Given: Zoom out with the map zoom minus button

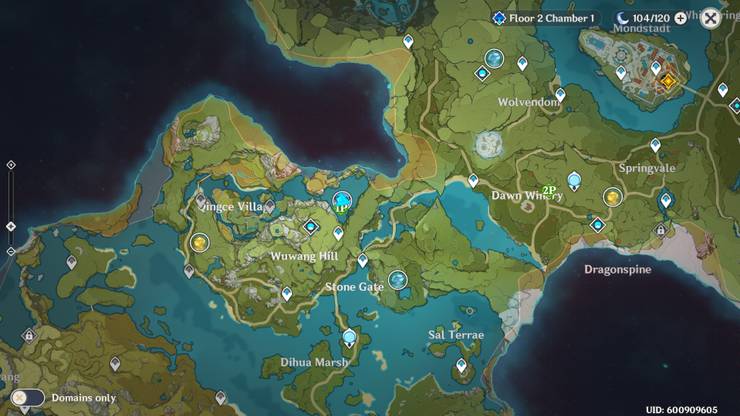Looking at the screenshot, I should click(11, 251).
